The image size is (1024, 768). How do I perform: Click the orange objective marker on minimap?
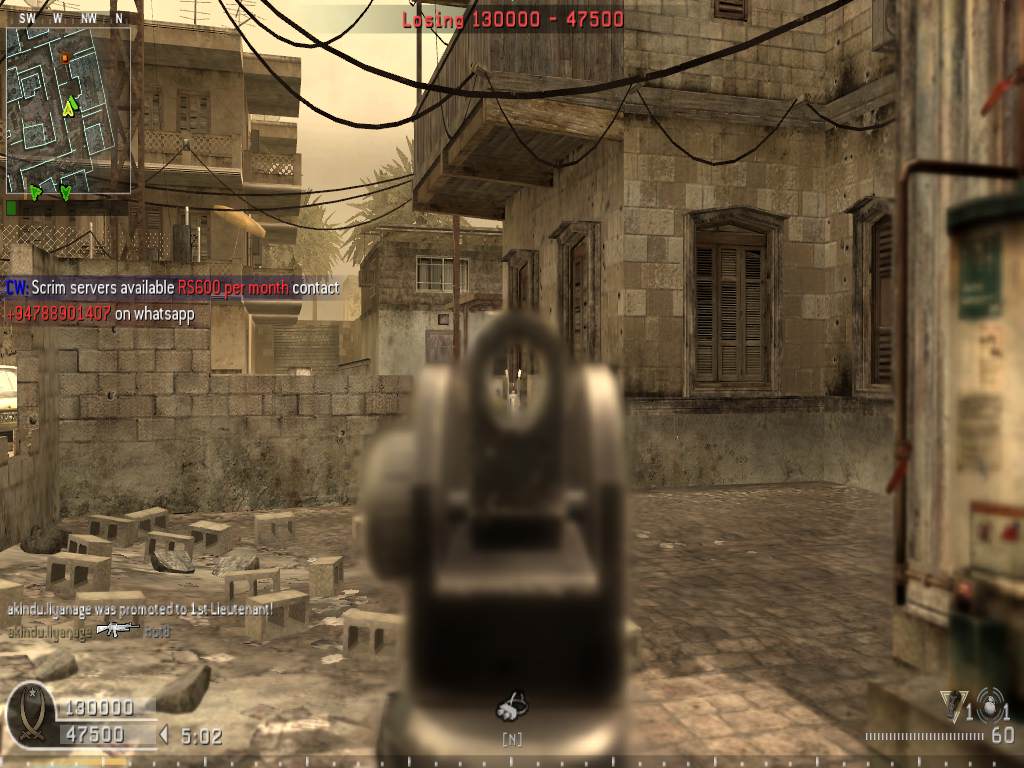[65, 58]
